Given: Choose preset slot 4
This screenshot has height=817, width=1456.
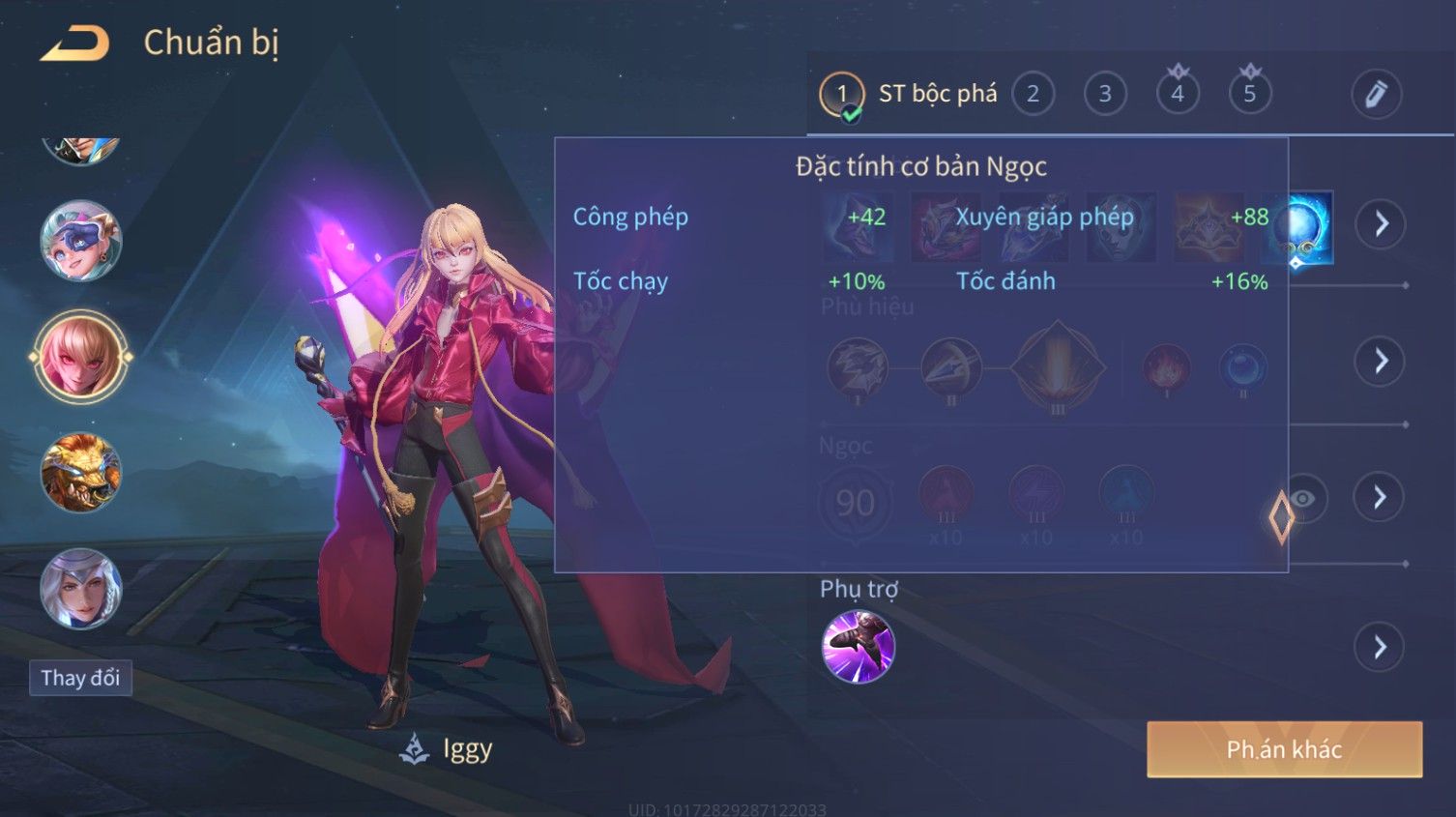Looking at the screenshot, I should (x=1177, y=94).
